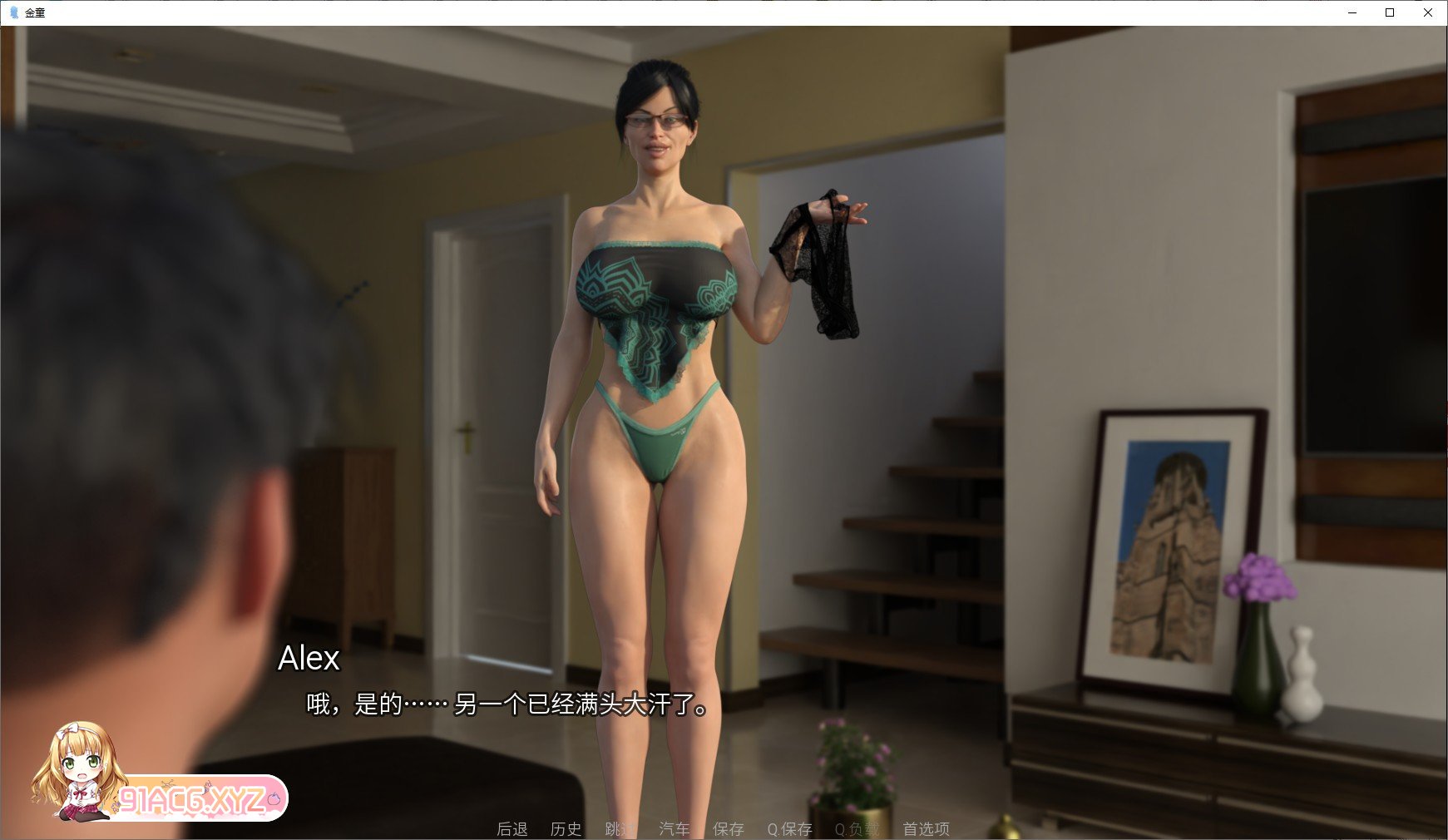Click Alex's name label above the dialogue

coord(309,660)
